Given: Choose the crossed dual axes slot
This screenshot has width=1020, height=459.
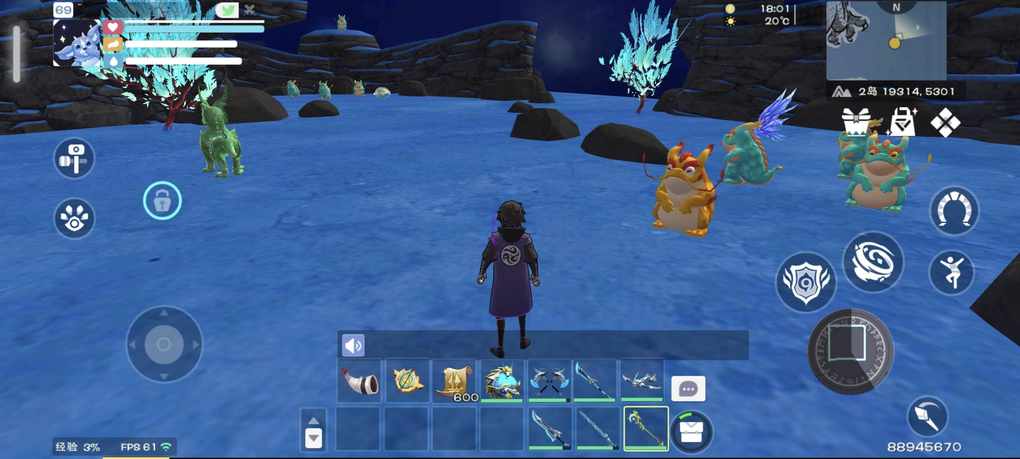Looking at the screenshot, I should pos(549,381).
